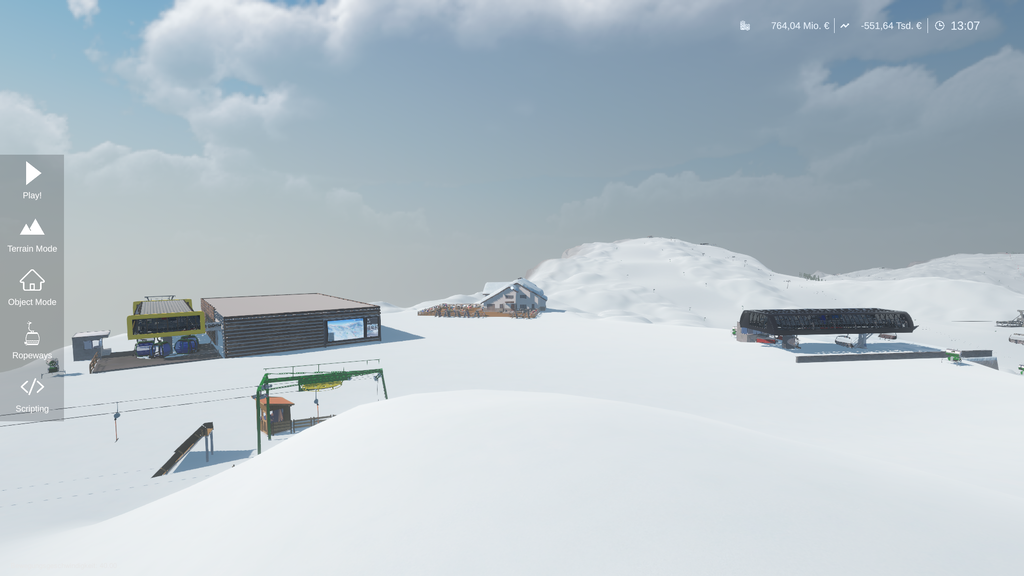Switch to Terrain Mode
The width and height of the screenshot is (1024, 576).
point(32,234)
